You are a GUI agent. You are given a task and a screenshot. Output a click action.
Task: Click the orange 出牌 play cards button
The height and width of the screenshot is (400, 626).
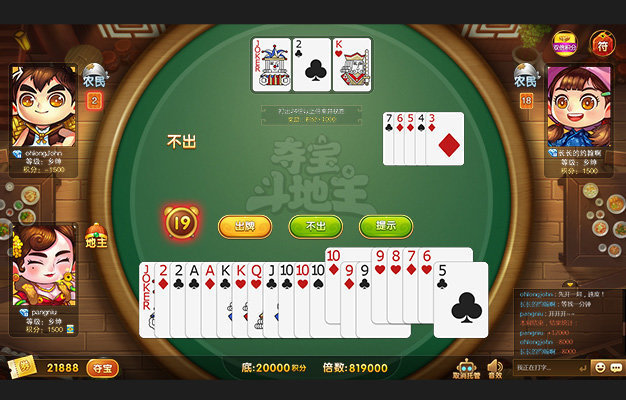click(x=244, y=226)
